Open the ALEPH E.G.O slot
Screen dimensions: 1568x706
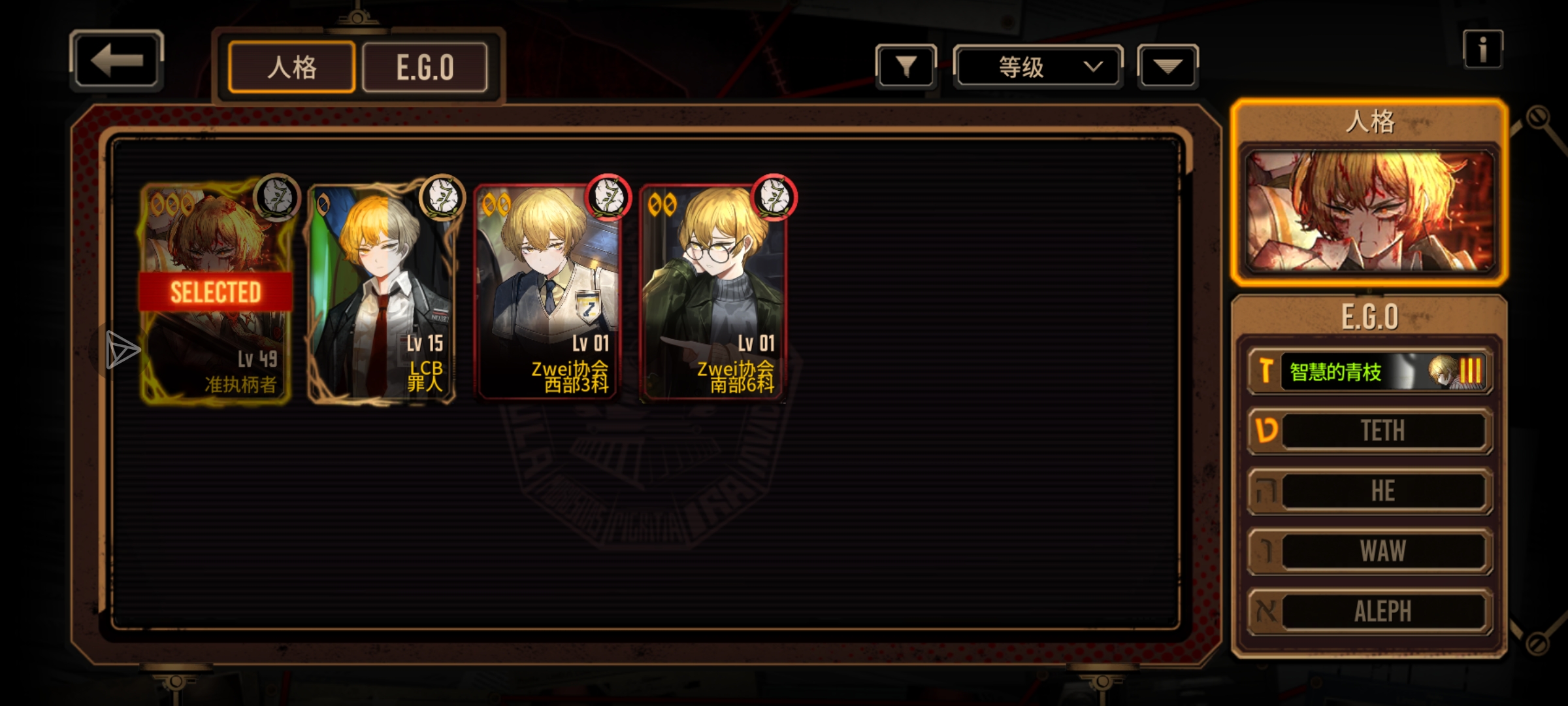1371,611
